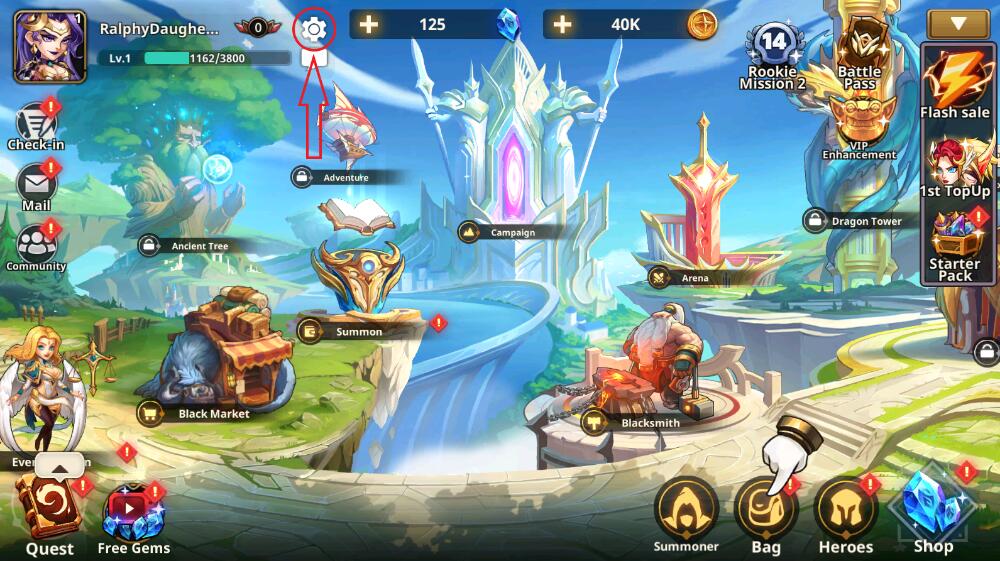Open the daily Check-in
The width and height of the screenshot is (1000, 561).
pos(36,125)
